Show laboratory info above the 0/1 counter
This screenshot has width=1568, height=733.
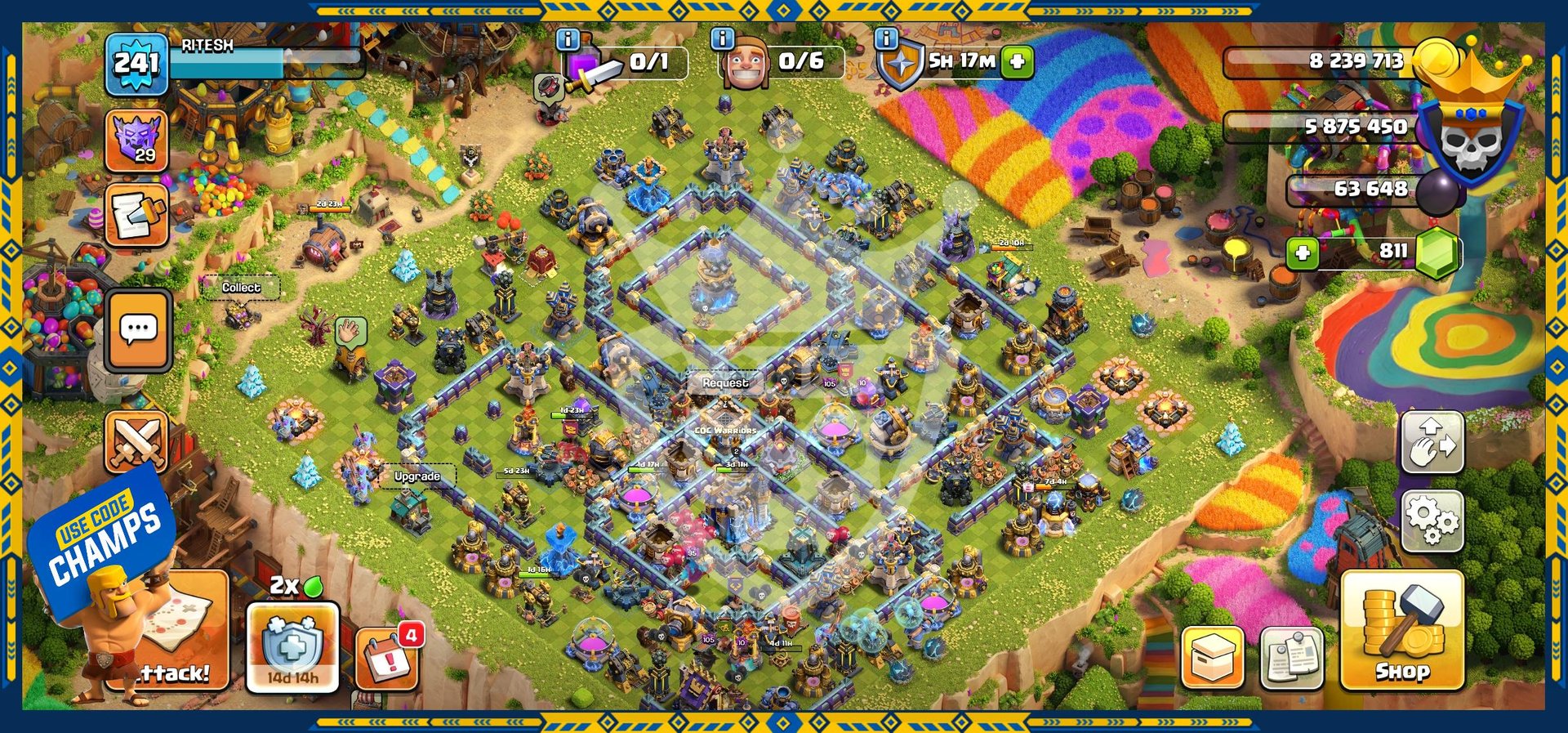(568, 39)
